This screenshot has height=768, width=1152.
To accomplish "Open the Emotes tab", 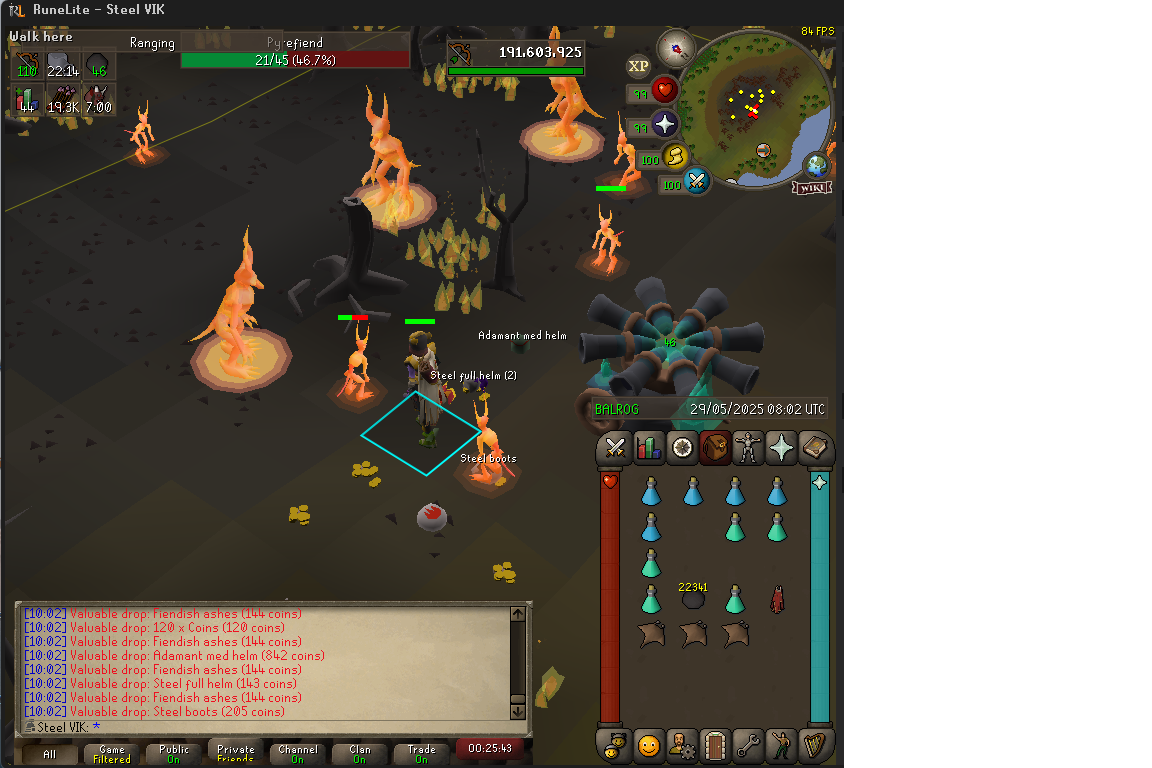I will 781,745.
